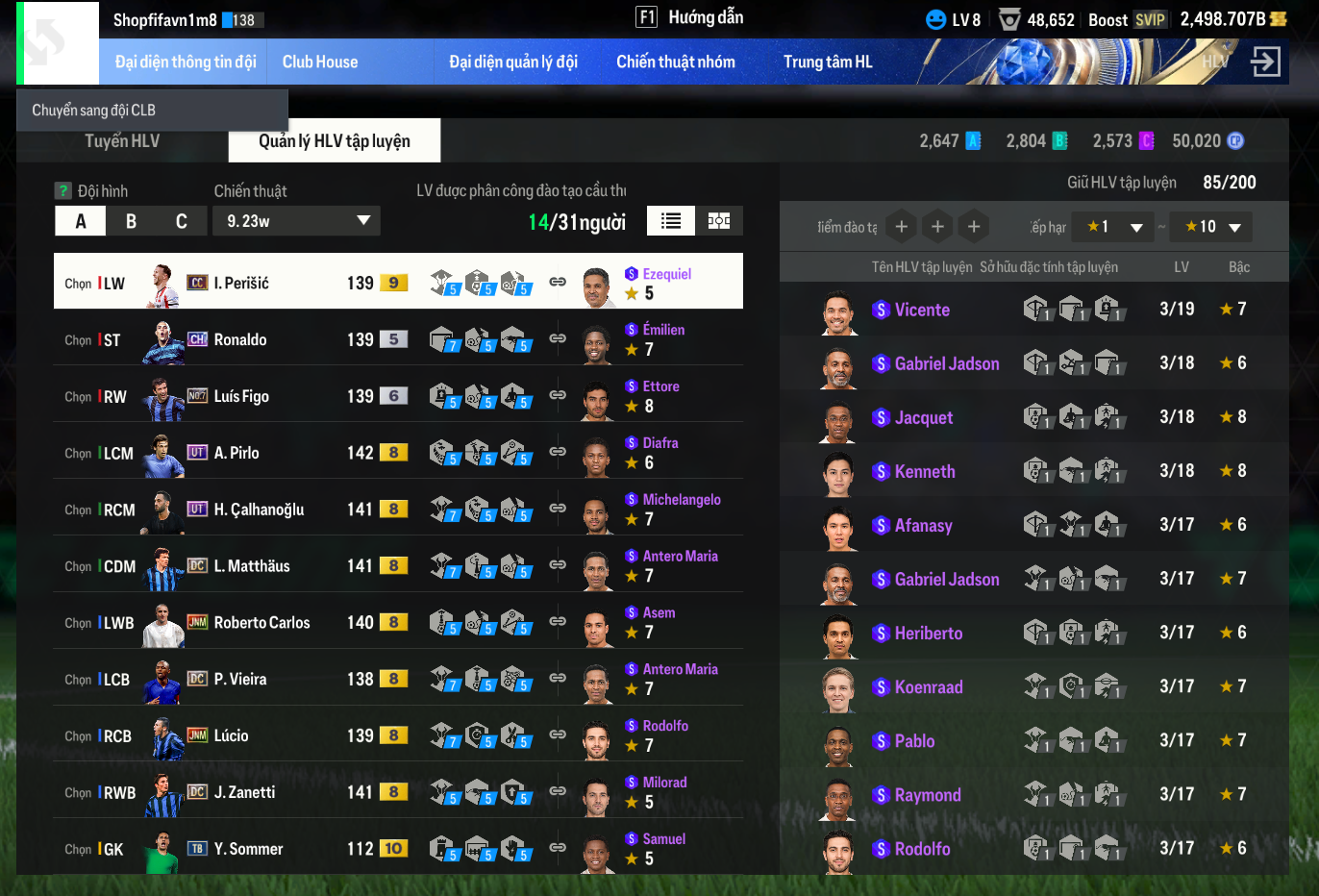The height and width of the screenshot is (896, 1319).
Task: Click the exit icon at top right
Action: pos(1264,62)
